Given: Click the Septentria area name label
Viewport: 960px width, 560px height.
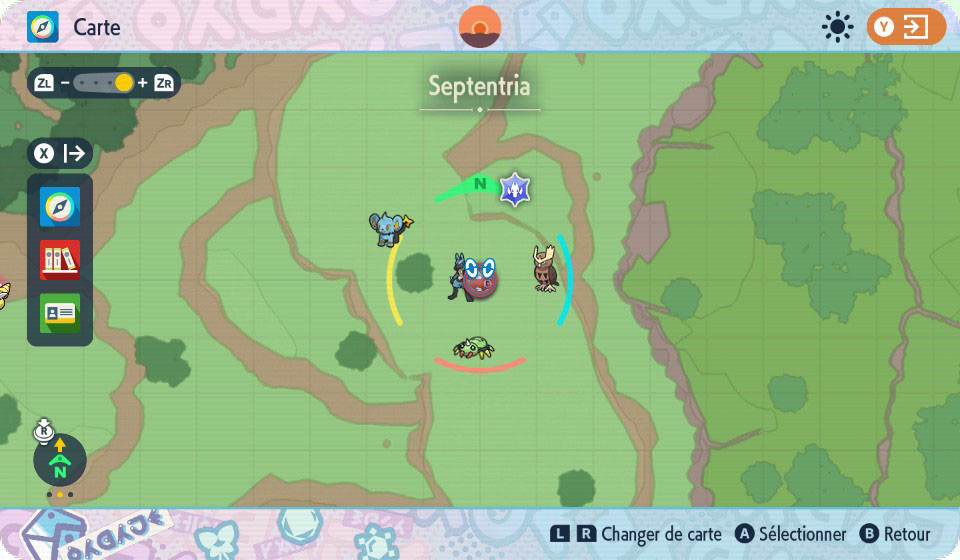Looking at the screenshot, I should pos(479,86).
